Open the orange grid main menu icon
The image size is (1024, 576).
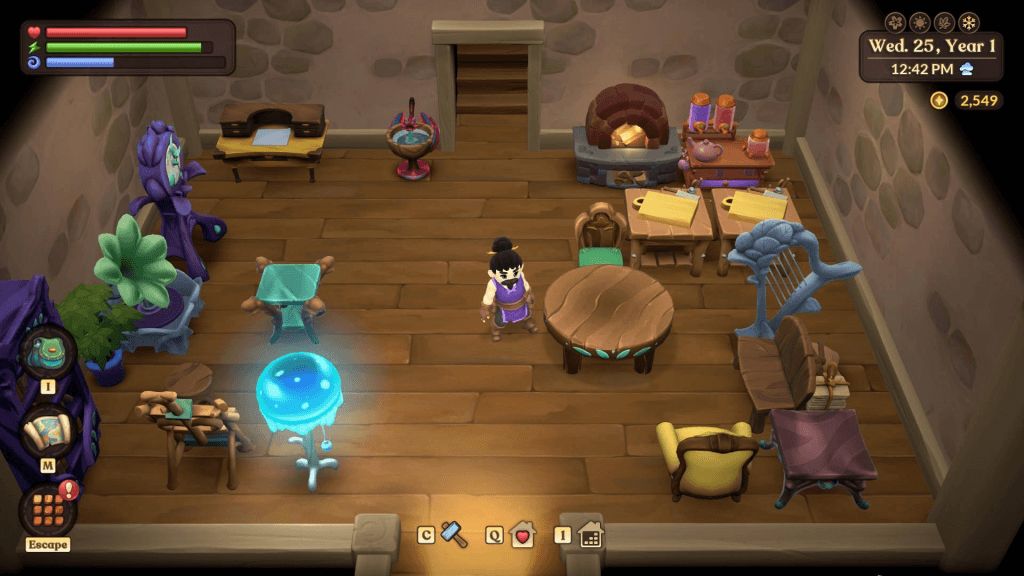coord(47,509)
